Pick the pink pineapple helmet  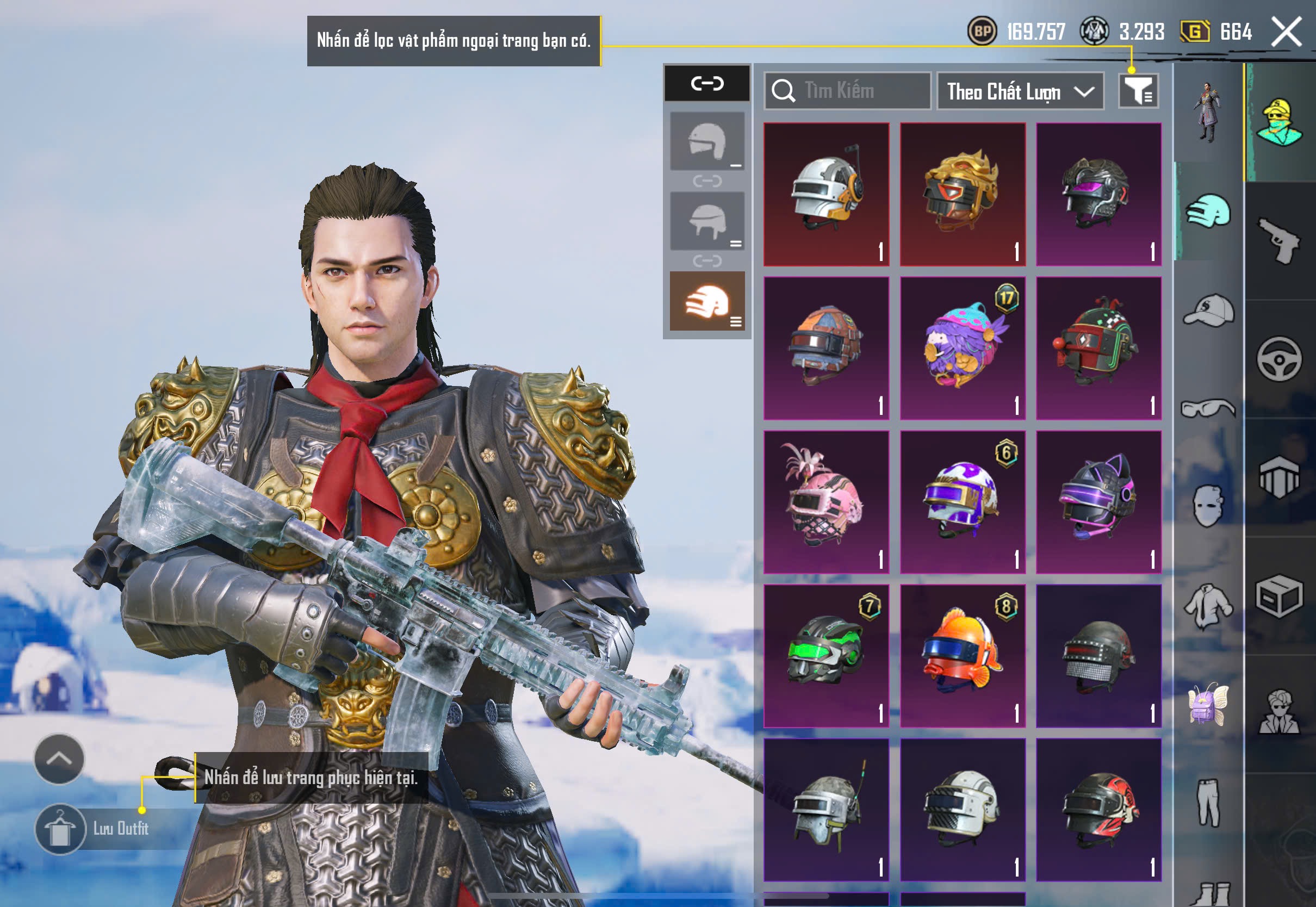click(826, 502)
